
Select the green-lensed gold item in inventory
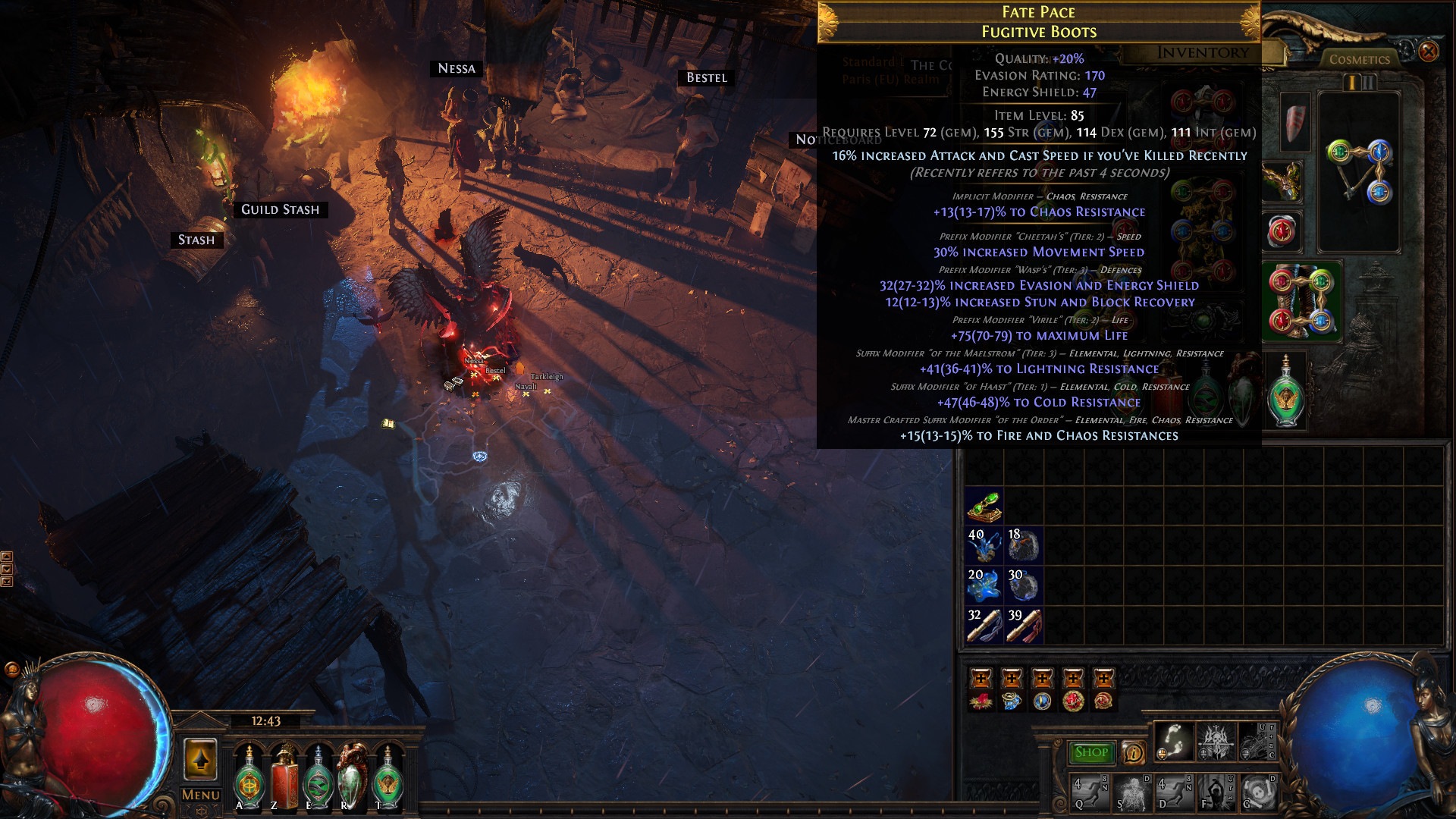984,506
